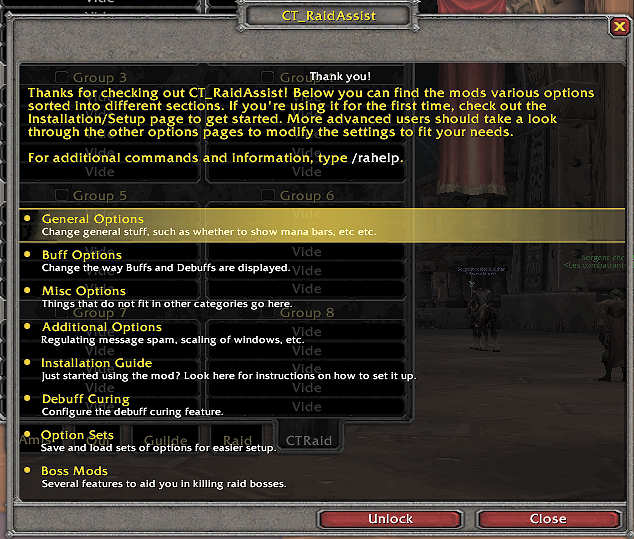Viewport: 634px width, 539px height.
Task: Open General Options section
Action: (x=93, y=219)
